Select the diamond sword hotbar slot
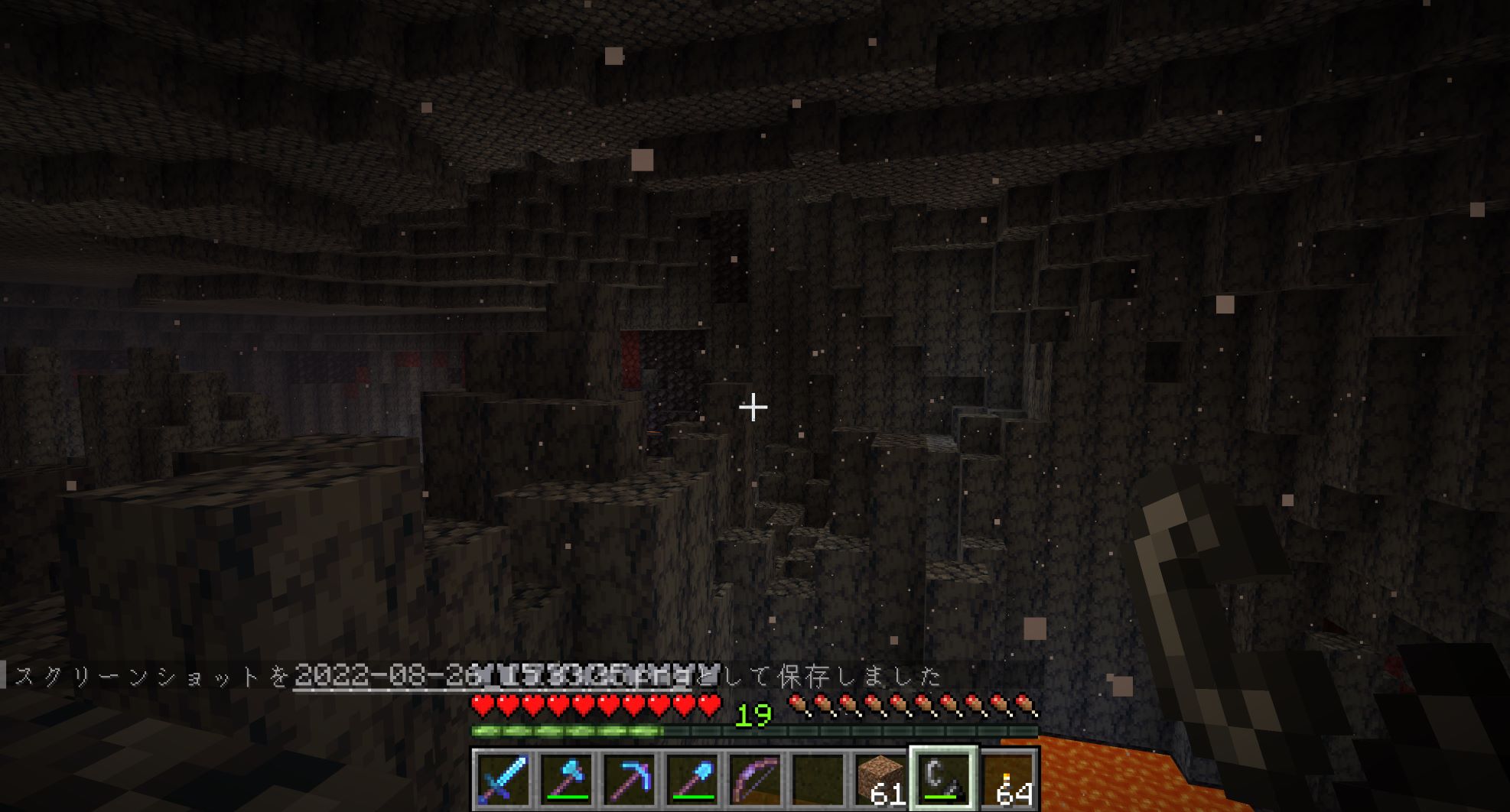Screen dimensions: 1510x812 coord(503,778)
